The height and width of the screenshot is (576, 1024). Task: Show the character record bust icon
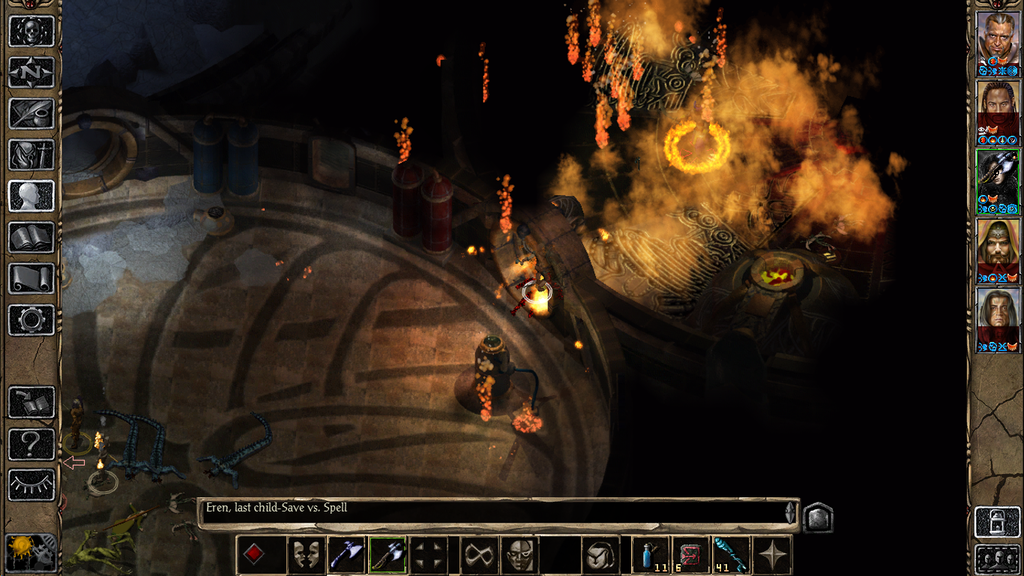tap(31, 195)
